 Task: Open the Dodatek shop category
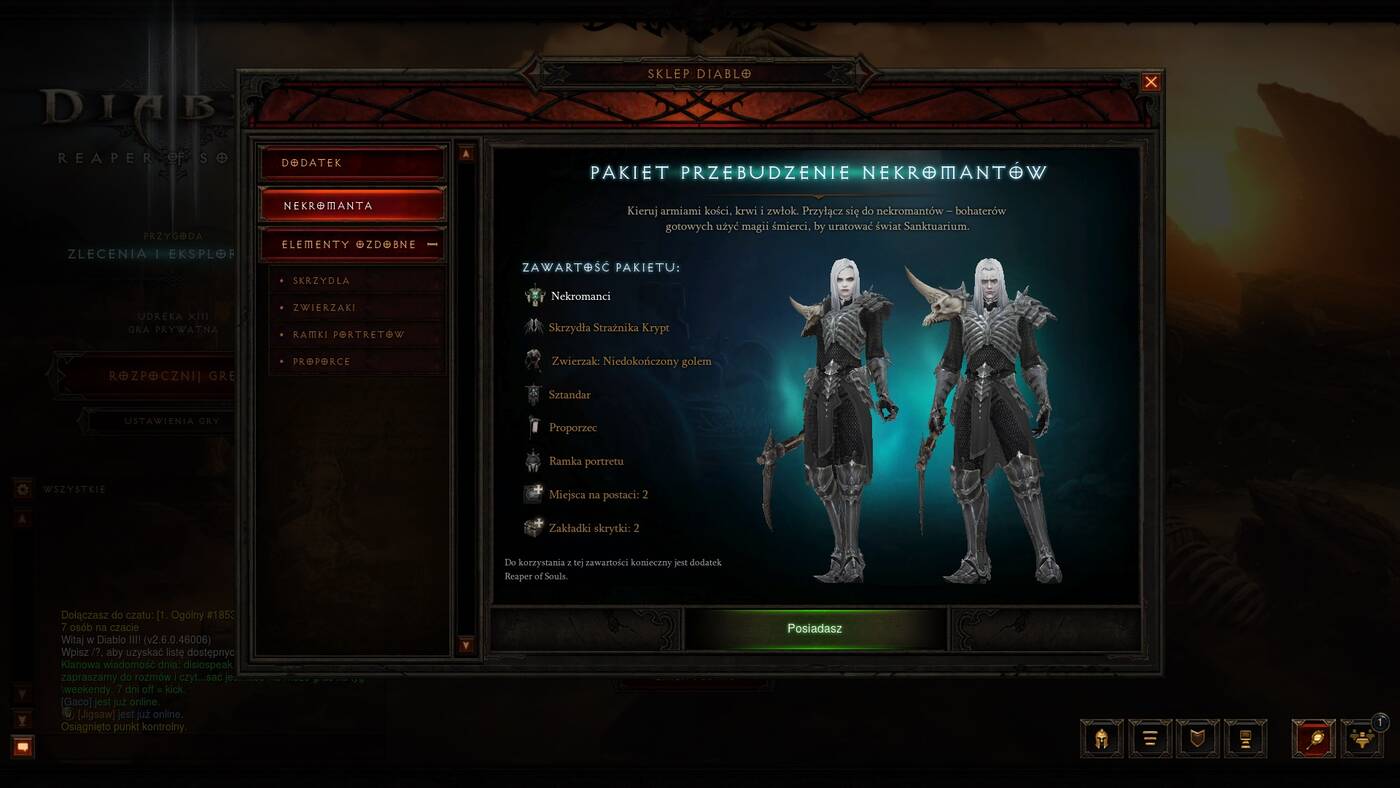pos(352,163)
